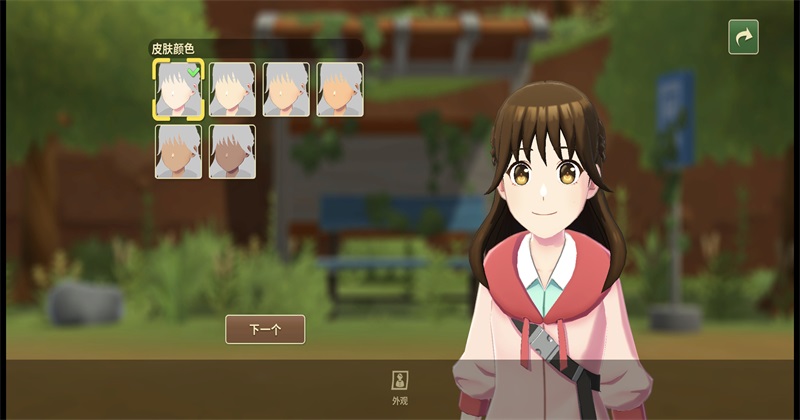Click the 下一个 (Next) button

pos(265,329)
